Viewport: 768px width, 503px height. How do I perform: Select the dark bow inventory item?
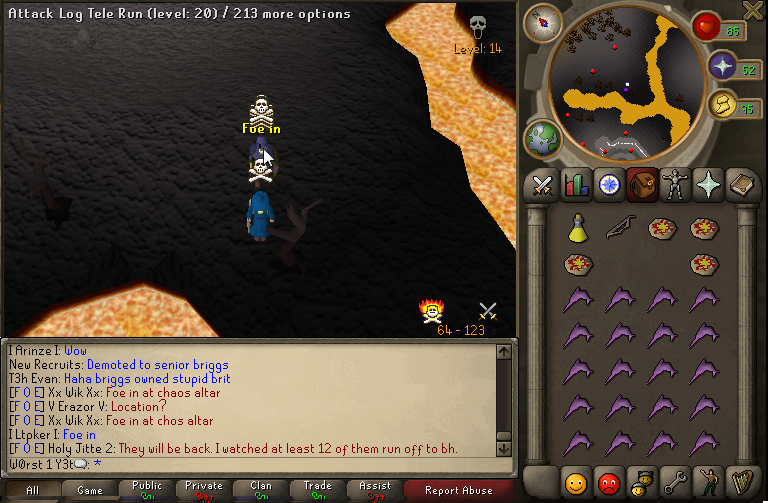click(620, 228)
